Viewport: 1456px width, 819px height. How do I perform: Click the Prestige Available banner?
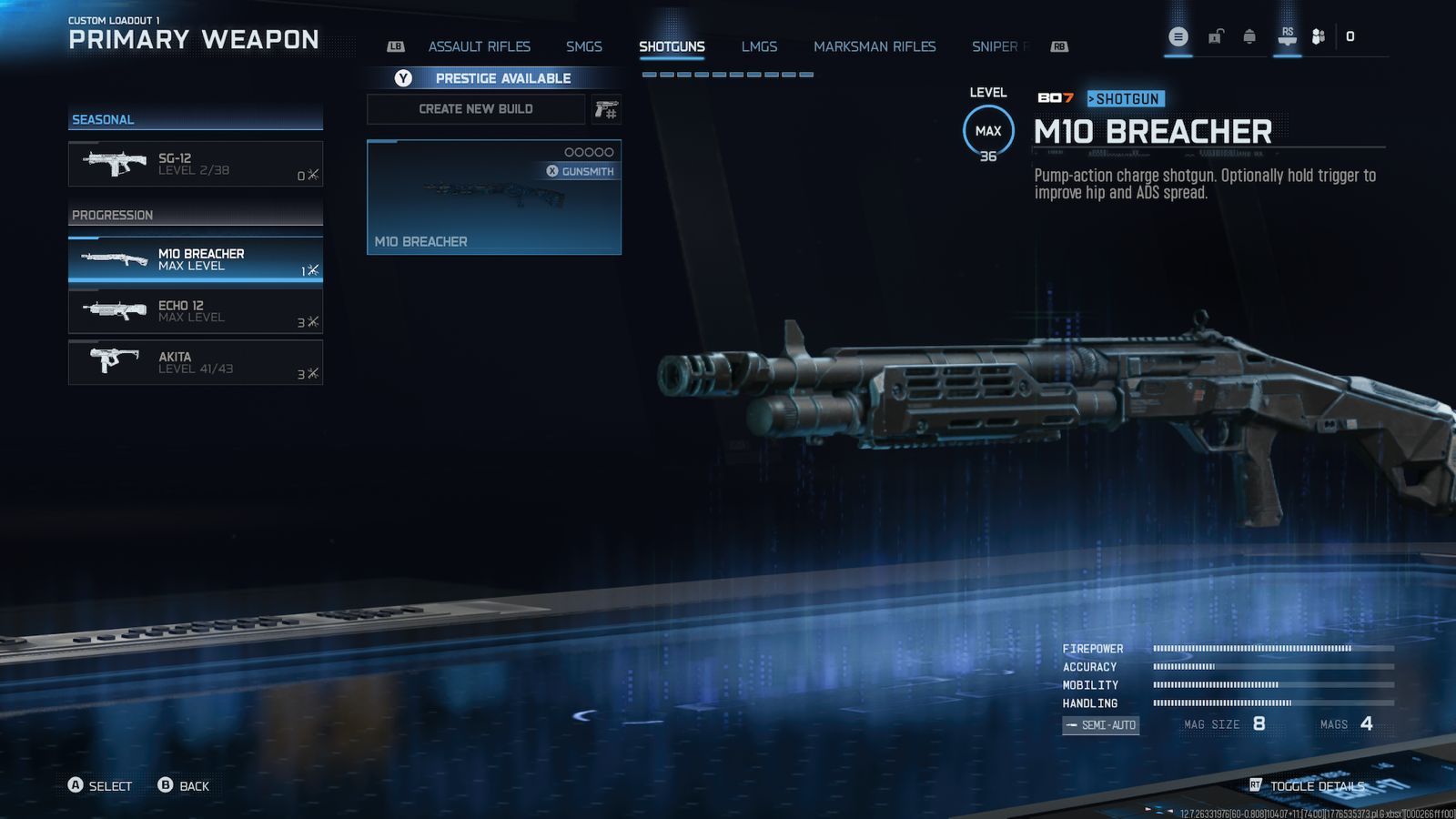point(494,78)
